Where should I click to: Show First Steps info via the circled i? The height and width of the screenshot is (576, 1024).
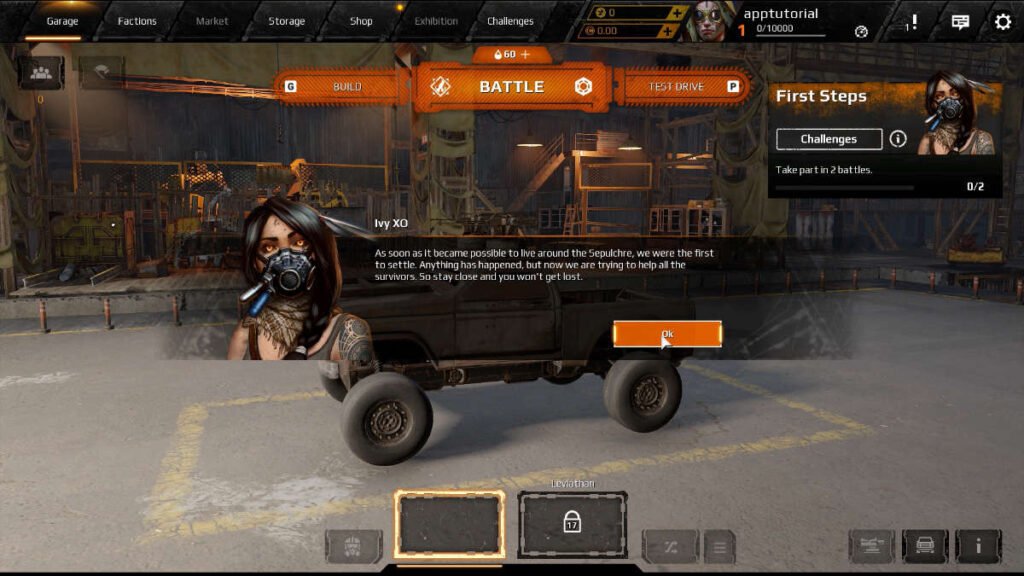click(x=898, y=139)
